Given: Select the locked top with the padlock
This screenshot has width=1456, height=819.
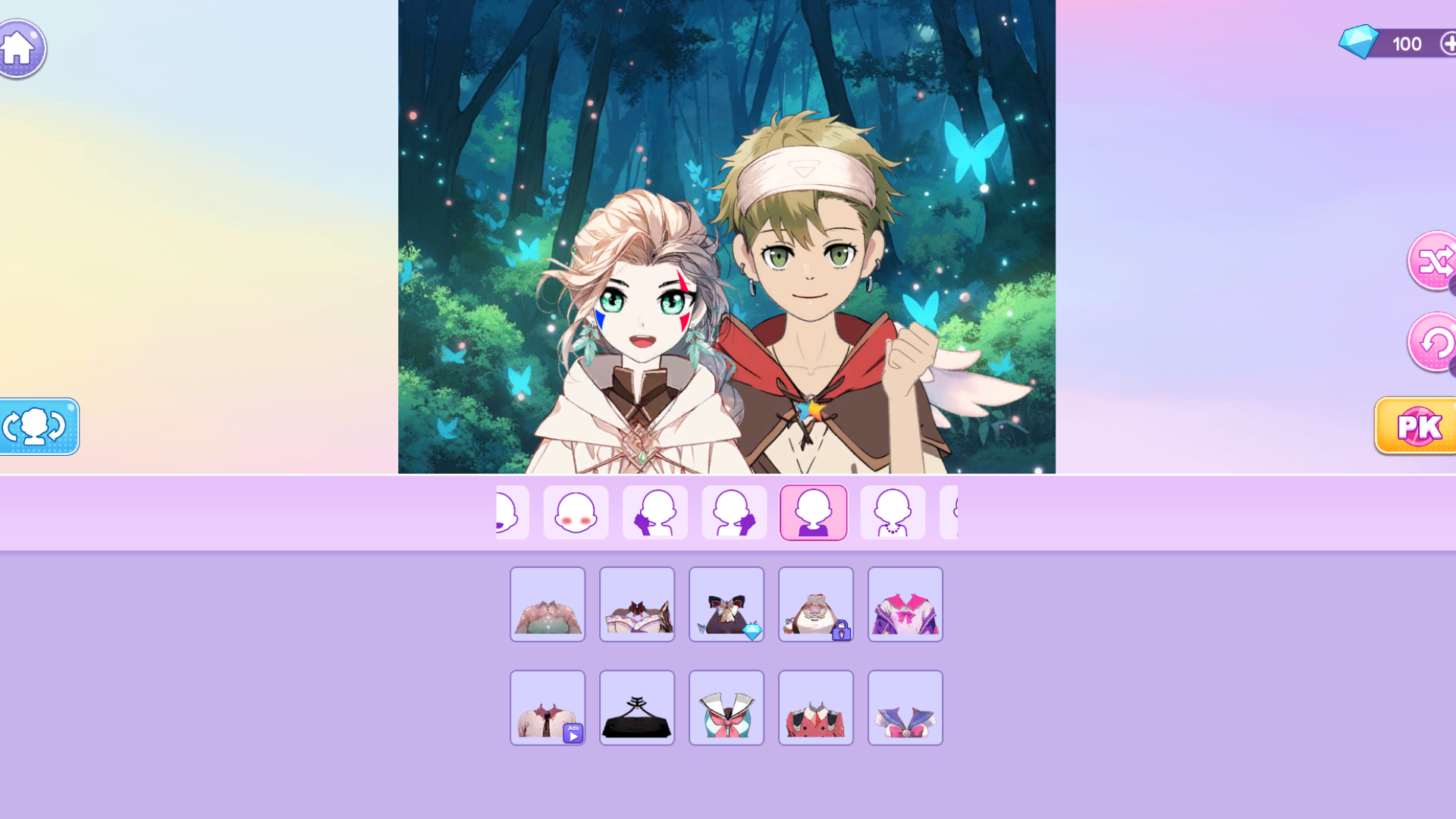Looking at the screenshot, I should pos(816,604).
